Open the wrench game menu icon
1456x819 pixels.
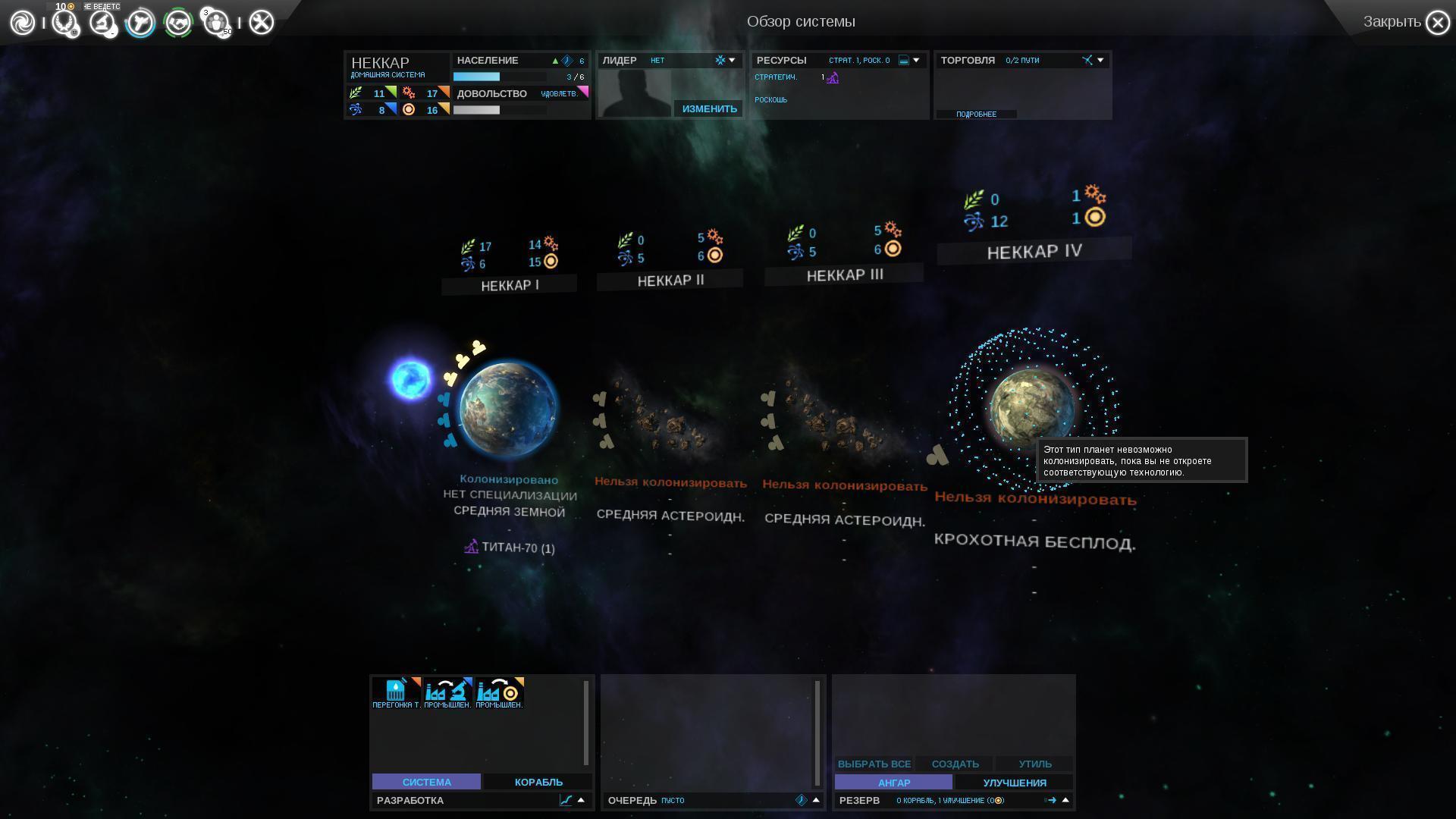(261, 23)
